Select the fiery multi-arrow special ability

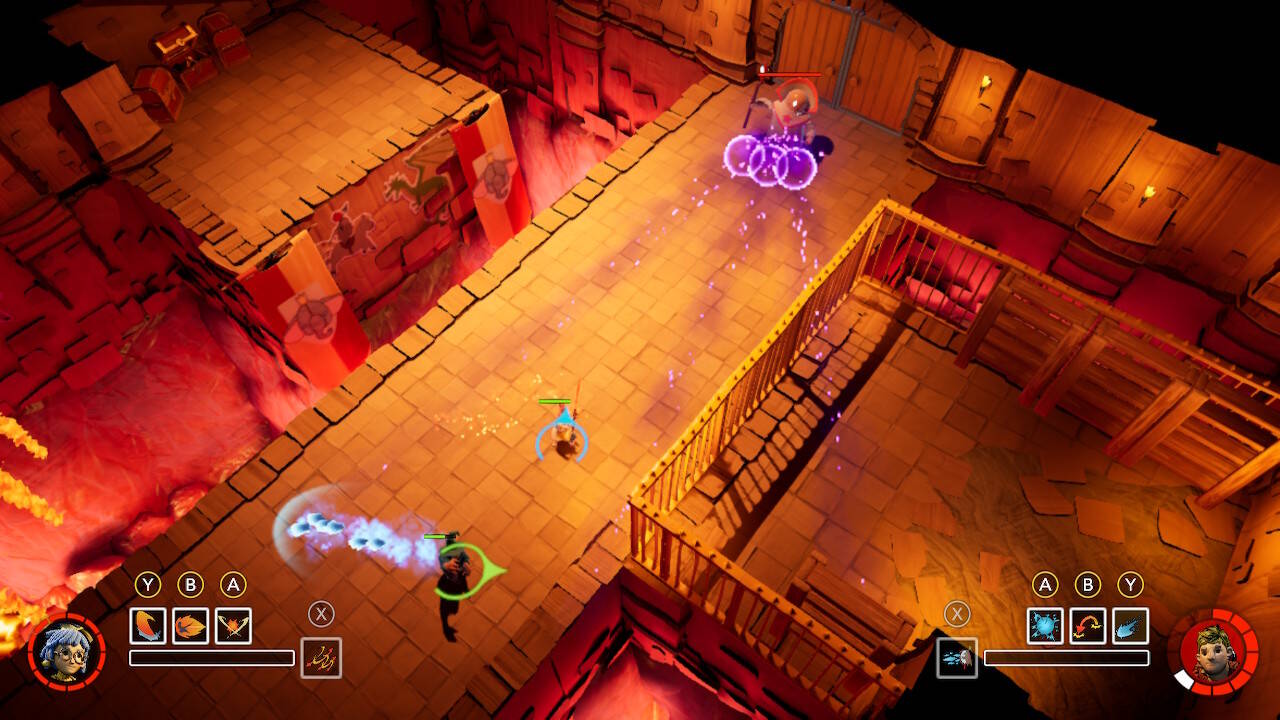point(321,658)
